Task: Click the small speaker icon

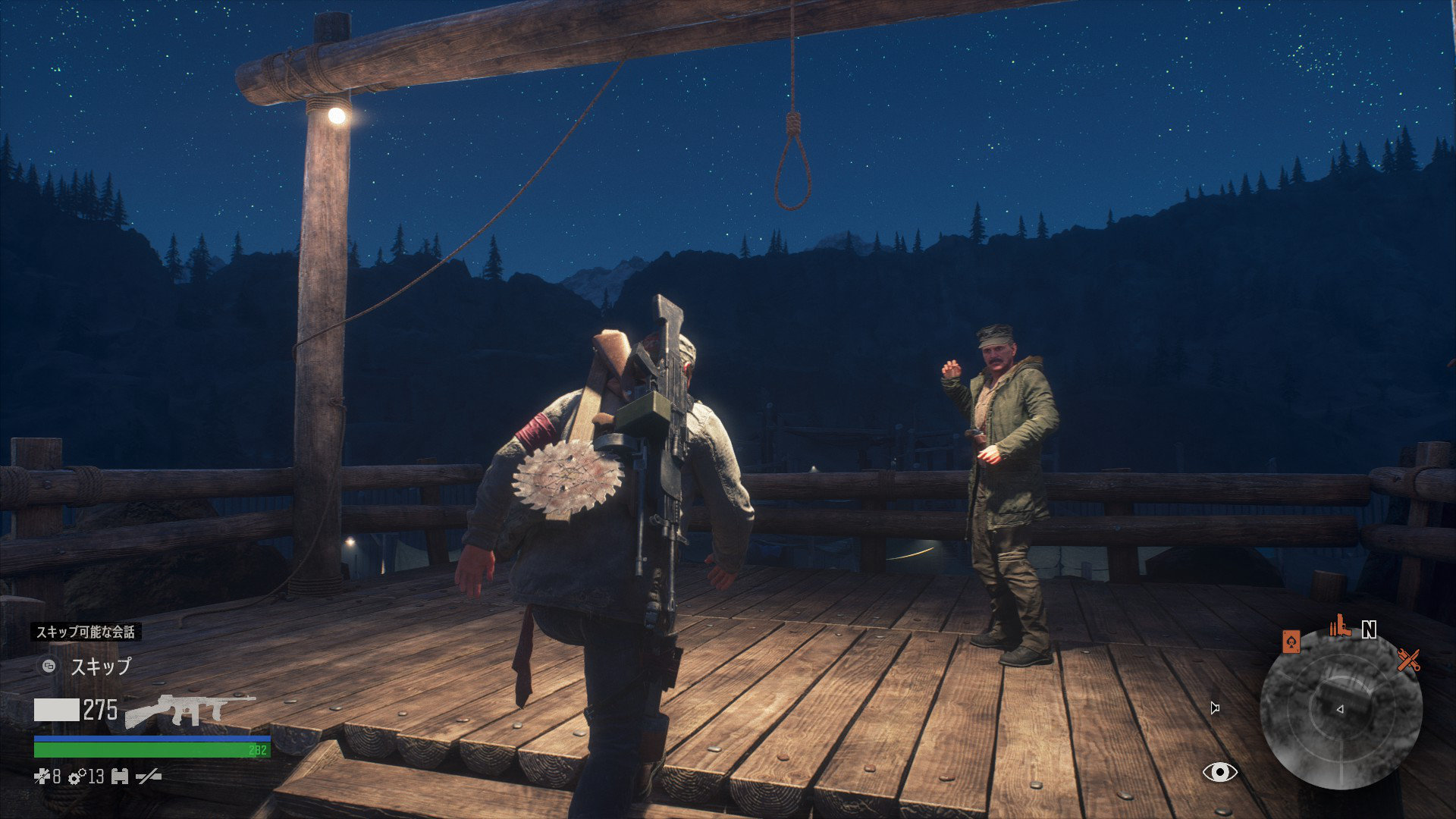Action: click(x=1215, y=708)
